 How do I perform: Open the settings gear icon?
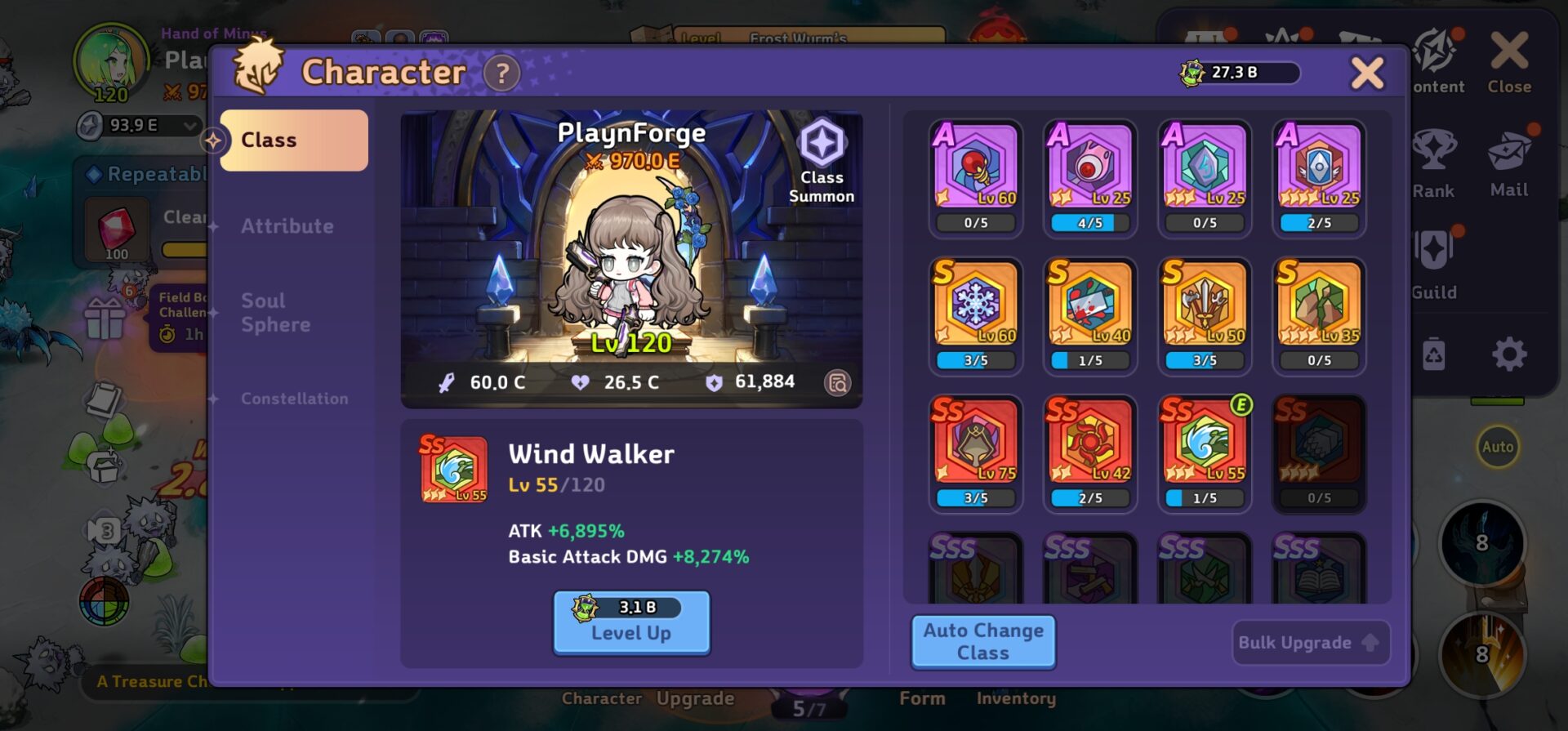pyautogui.click(x=1511, y=354)
